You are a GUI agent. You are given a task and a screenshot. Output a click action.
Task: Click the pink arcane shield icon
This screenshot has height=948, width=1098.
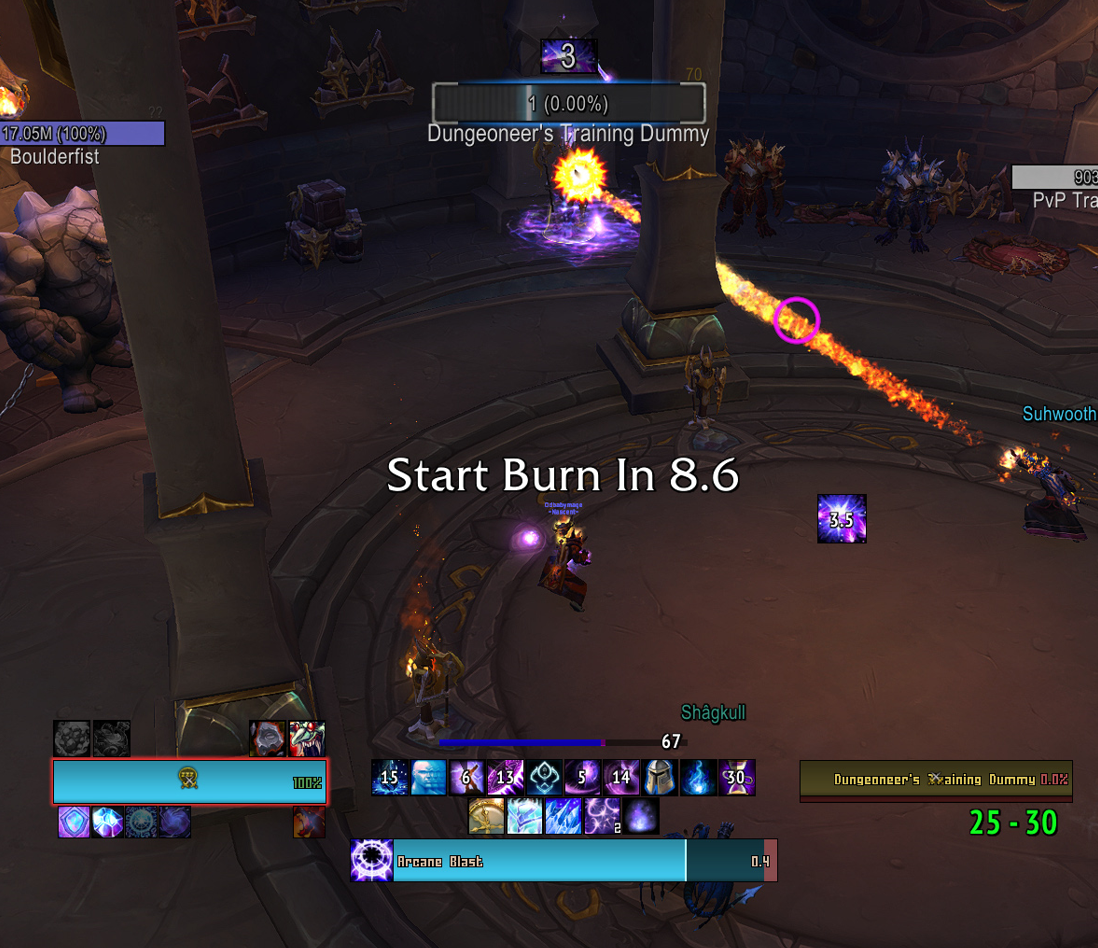73,822
